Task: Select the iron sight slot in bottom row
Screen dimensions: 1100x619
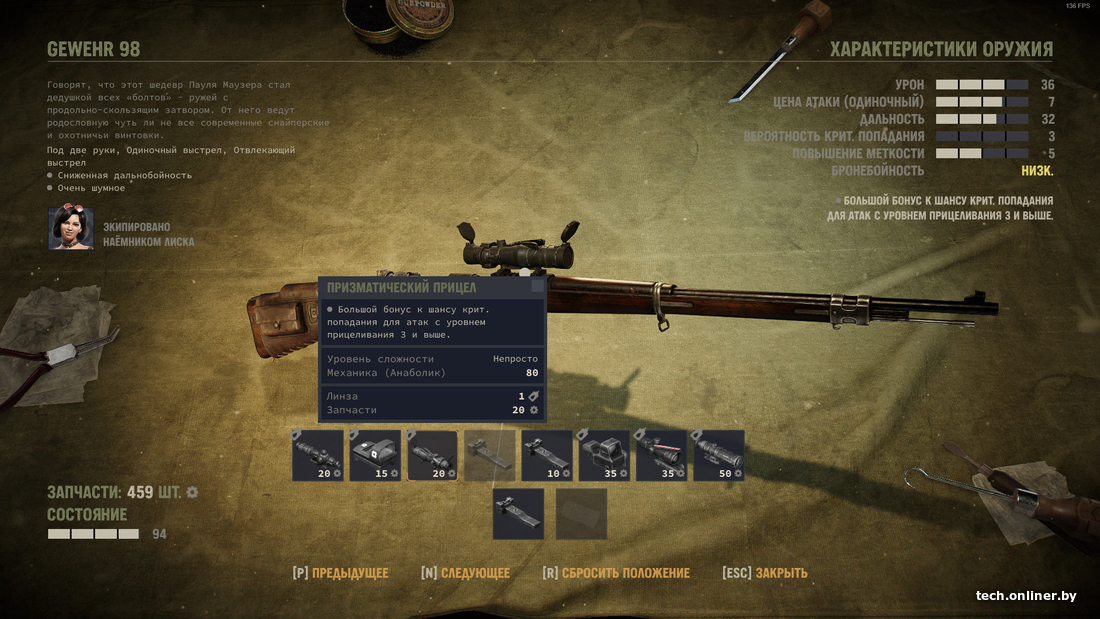Action: (x=518, y=514)
